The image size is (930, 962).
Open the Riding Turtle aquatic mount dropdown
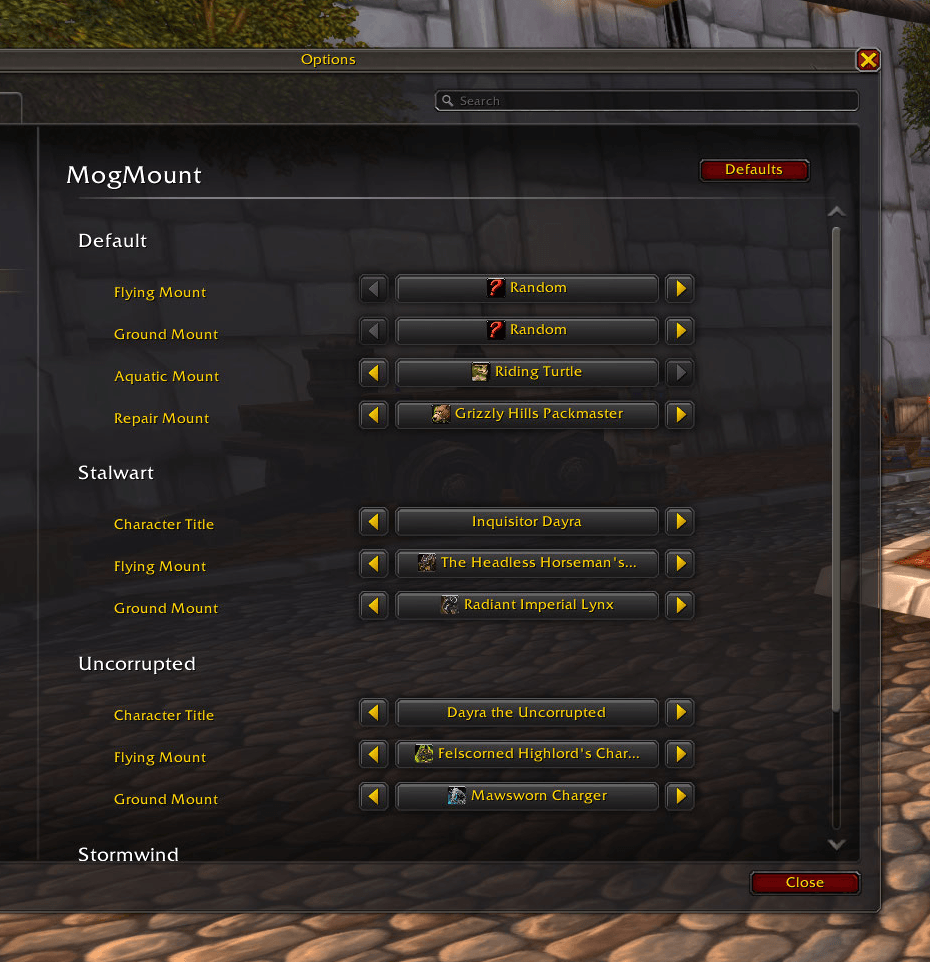[x=527, y=373]
